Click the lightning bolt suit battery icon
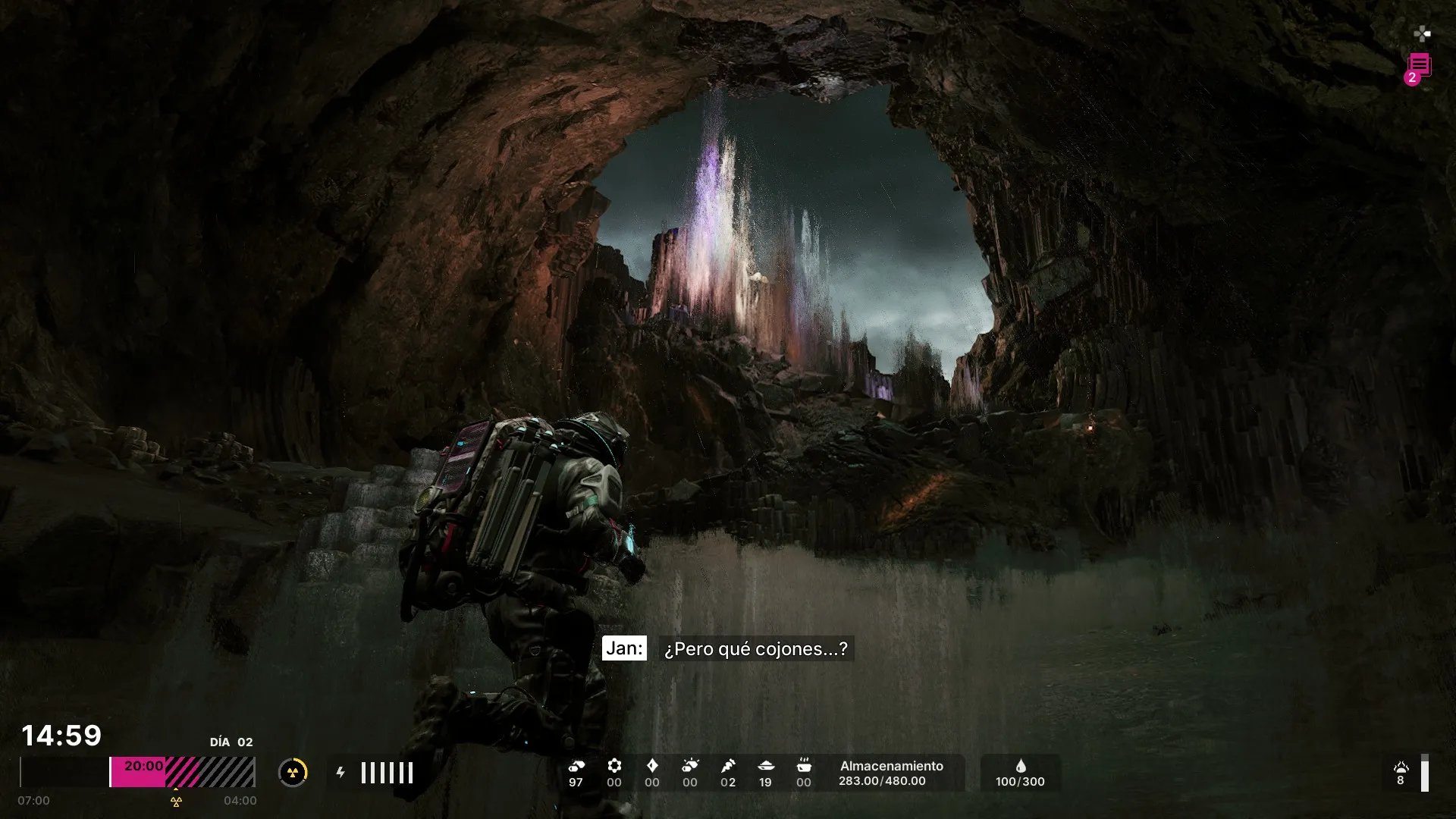Screen dimensions: 1456x819 [340, 773]
